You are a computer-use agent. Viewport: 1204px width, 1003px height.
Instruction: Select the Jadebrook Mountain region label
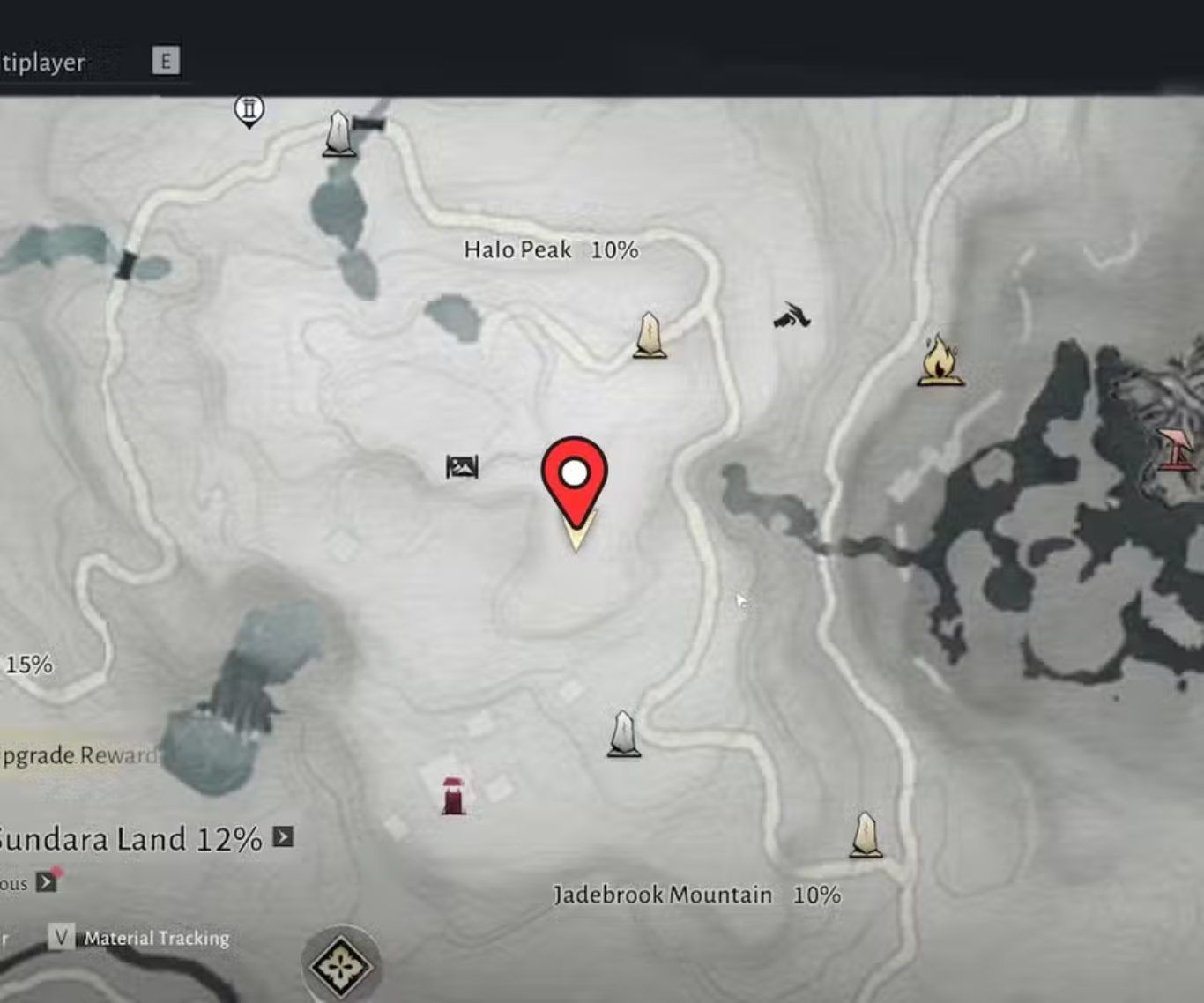point(696,895)
